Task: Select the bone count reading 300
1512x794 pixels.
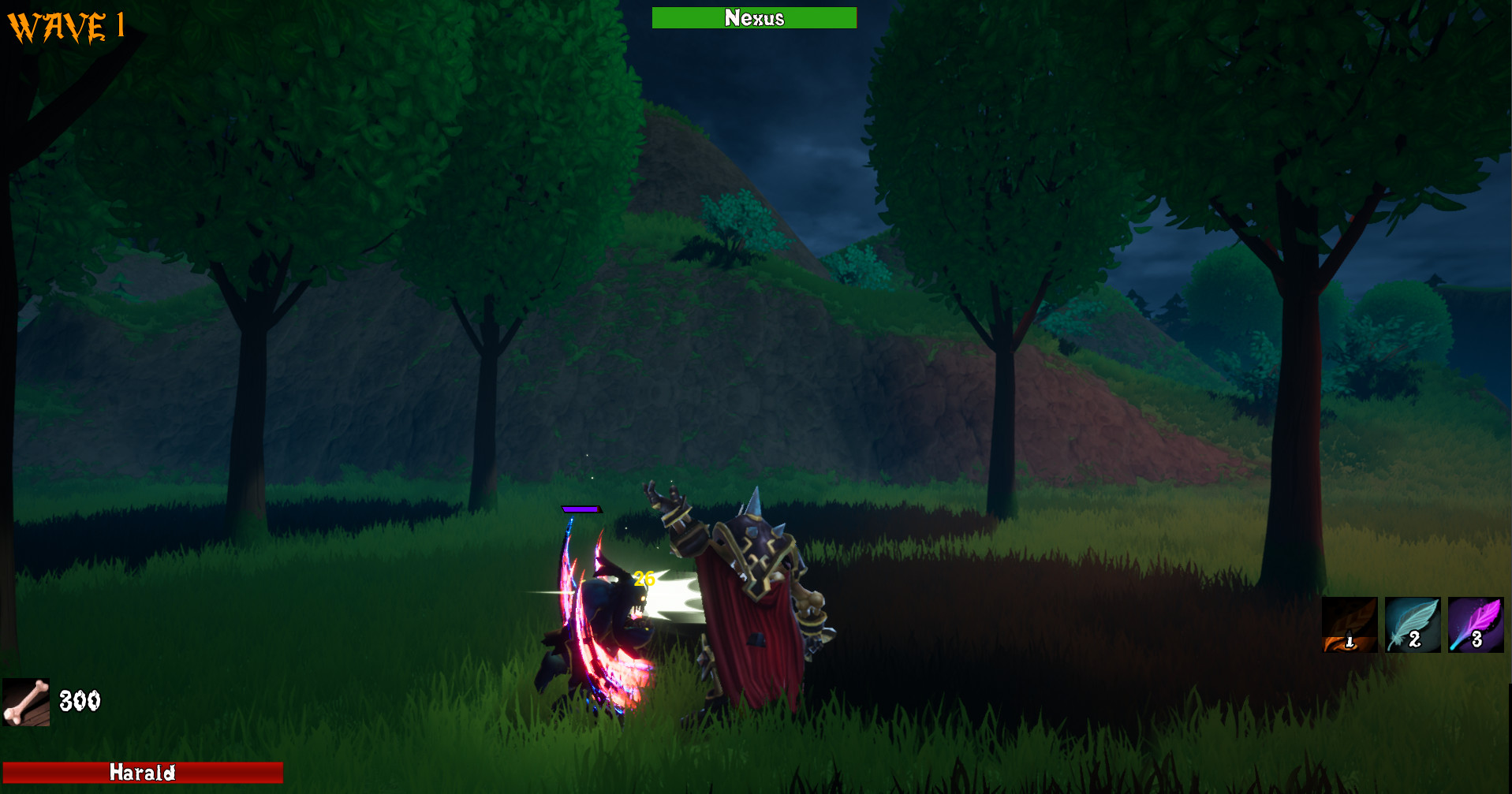Action: 80,699
